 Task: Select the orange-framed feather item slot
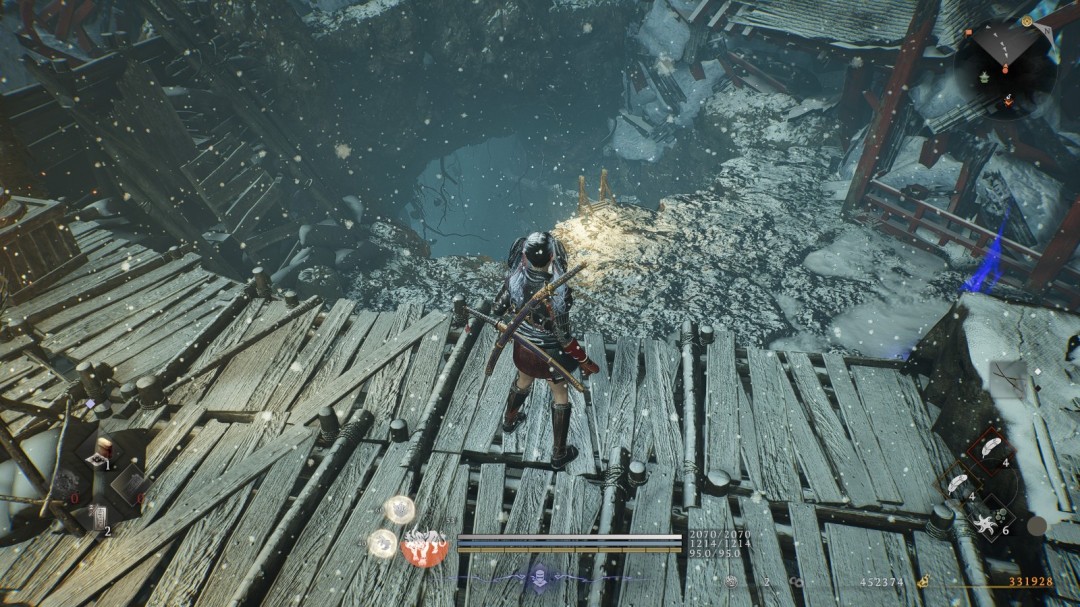958,483
